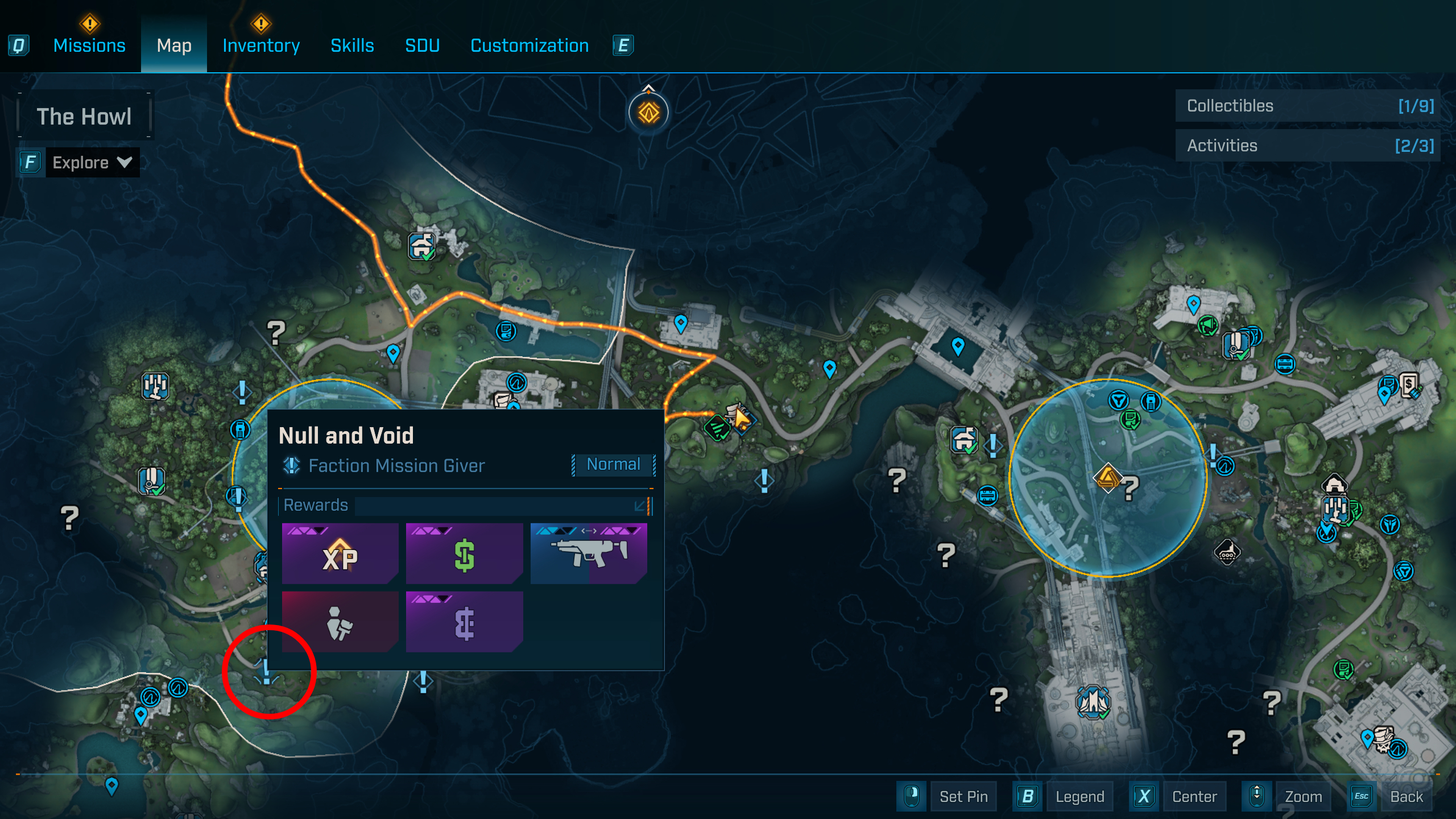1456x819 pixels.
Task: Select the XP reward tile
Action: click(x=340, y=554)
